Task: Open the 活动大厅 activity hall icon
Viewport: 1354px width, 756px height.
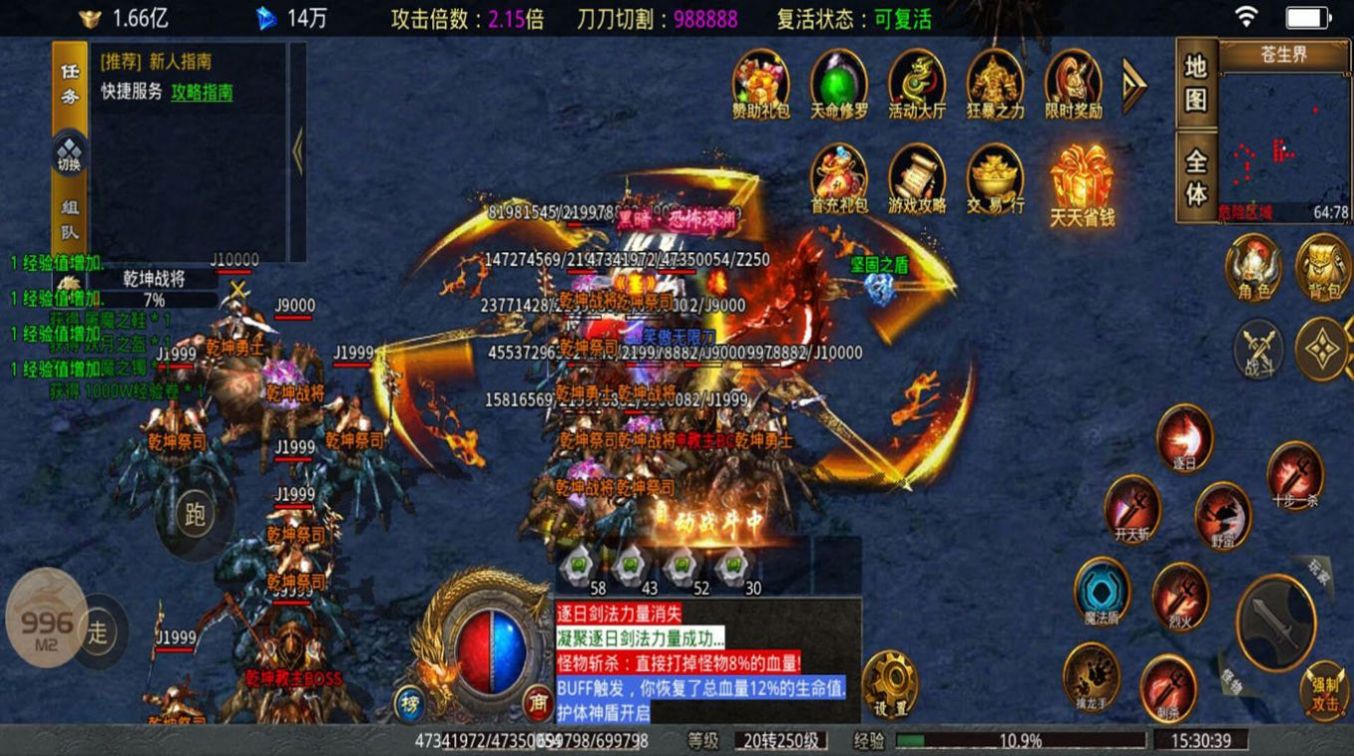Action: (918, 85)
